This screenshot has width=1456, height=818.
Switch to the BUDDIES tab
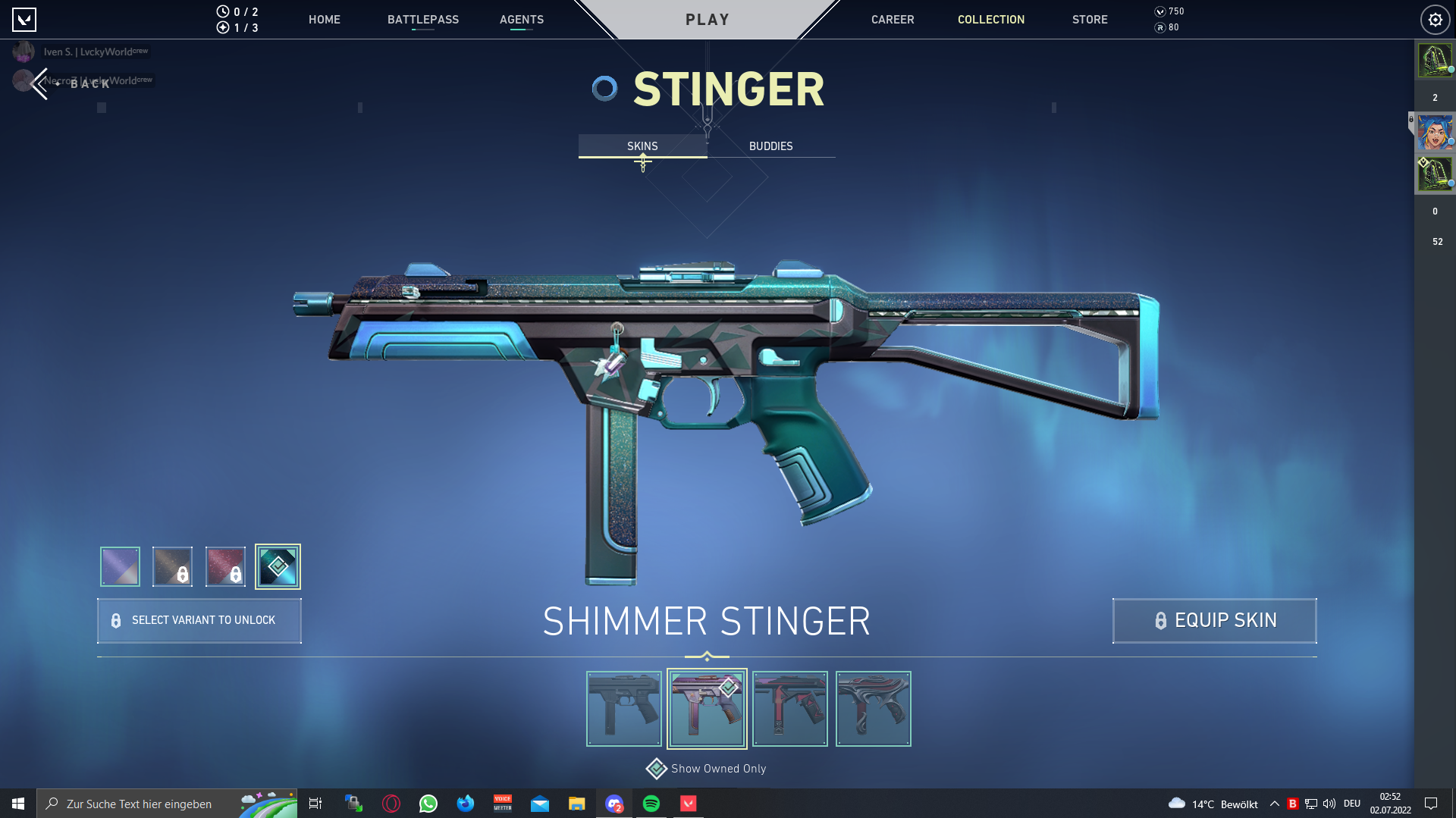[x=770, y=146]
